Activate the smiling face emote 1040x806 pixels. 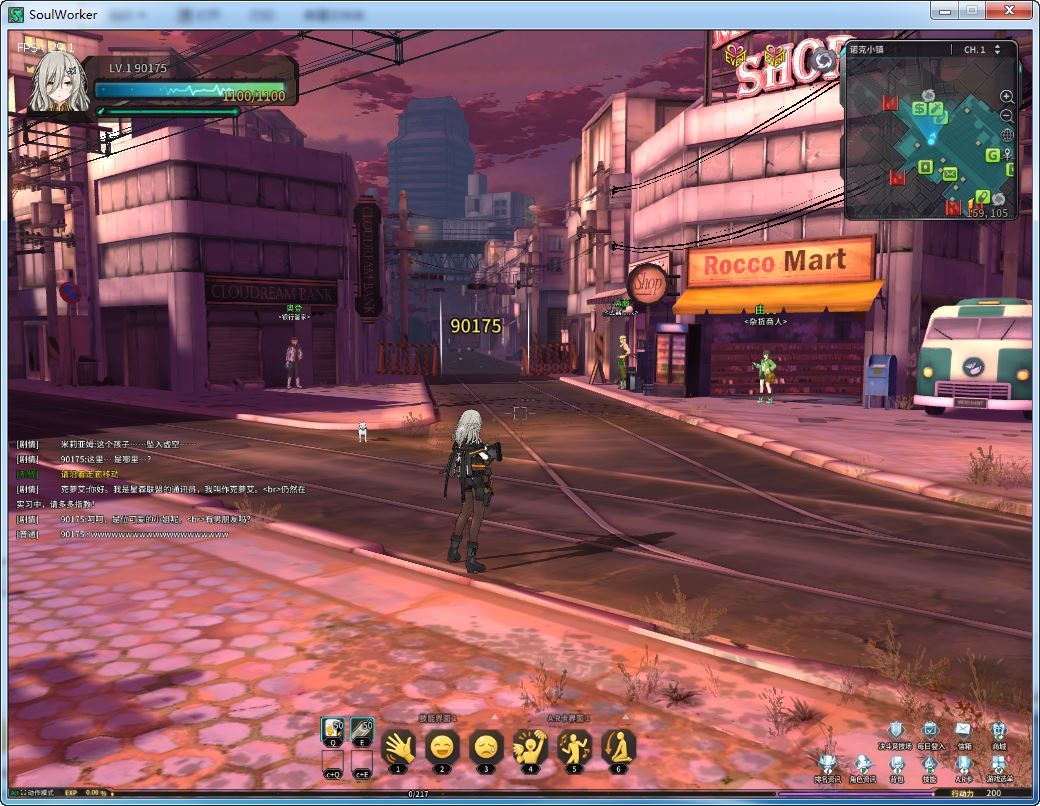click(x=442, y=747)
